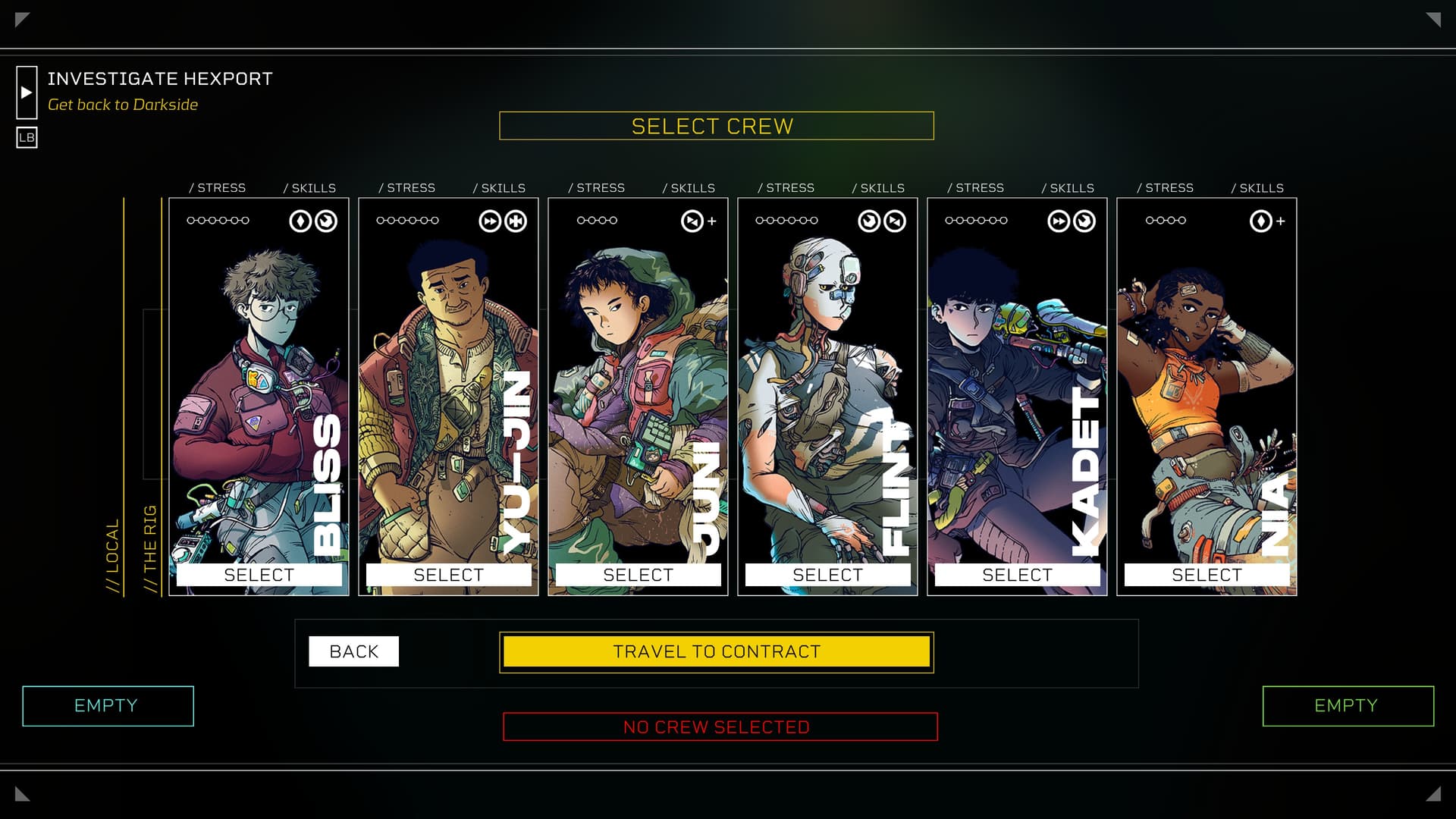
Task: Go back with the Back button
Action: [x=353, y=651]
